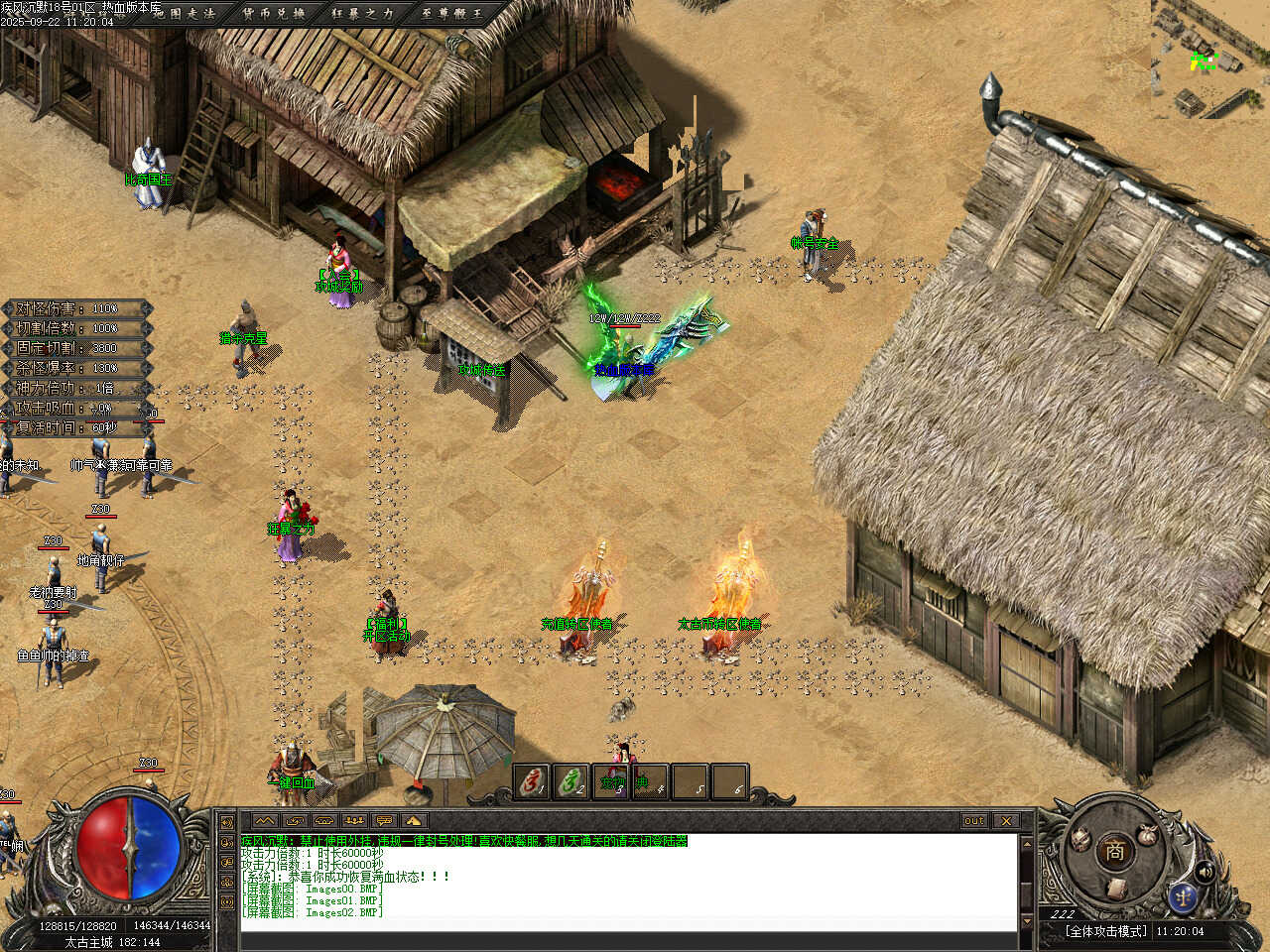Open the 货币兑换 currency exchange menu
Screen dimensions: 1270x952
coord(273,13)
